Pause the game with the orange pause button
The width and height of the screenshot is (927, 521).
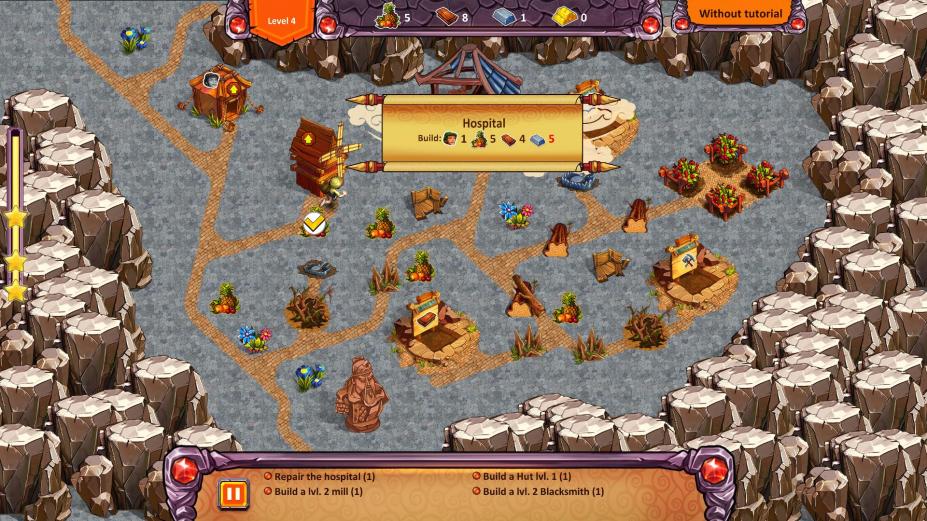(232, 494)
